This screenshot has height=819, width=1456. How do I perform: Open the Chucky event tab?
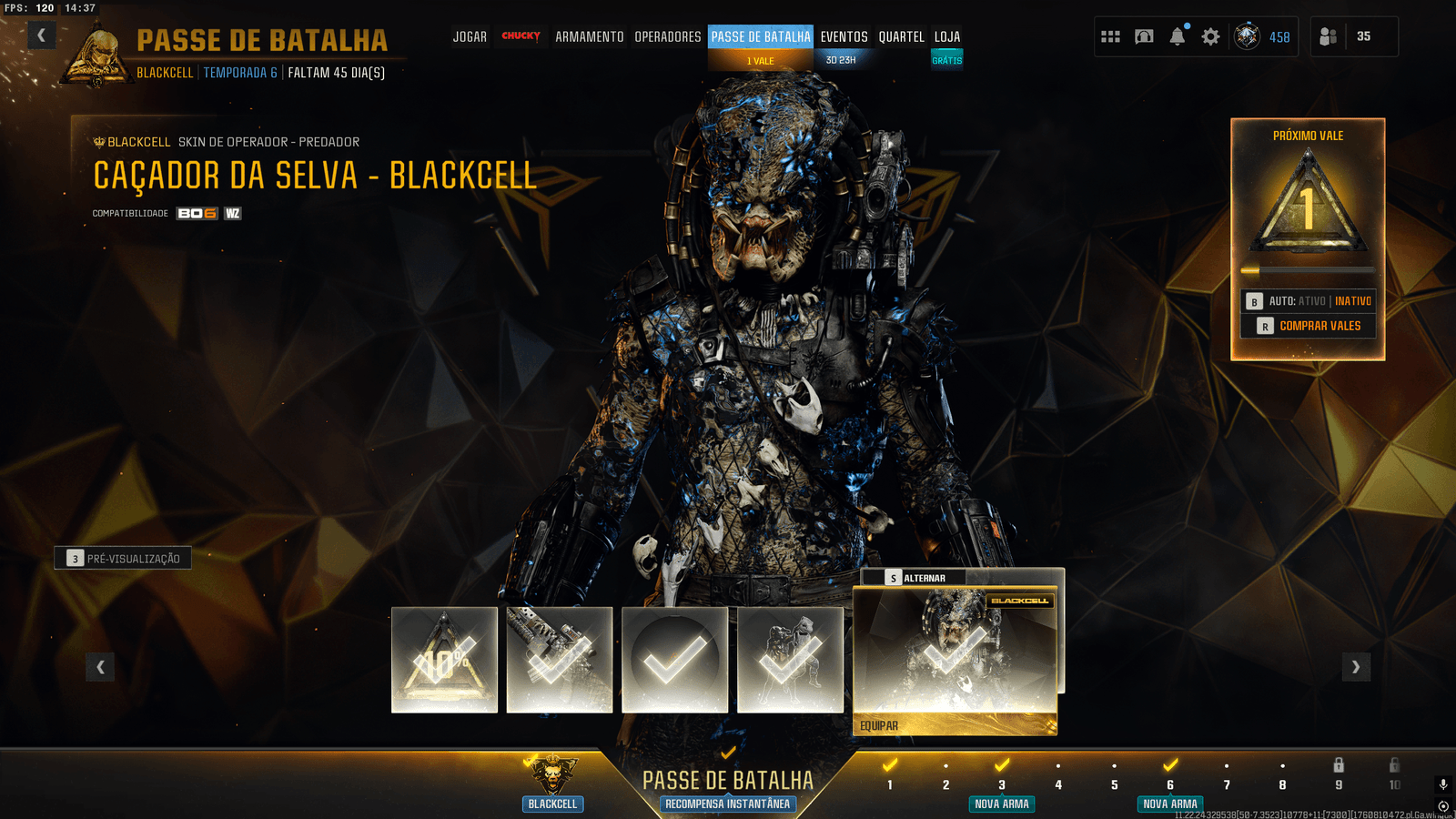click(521, 36)
